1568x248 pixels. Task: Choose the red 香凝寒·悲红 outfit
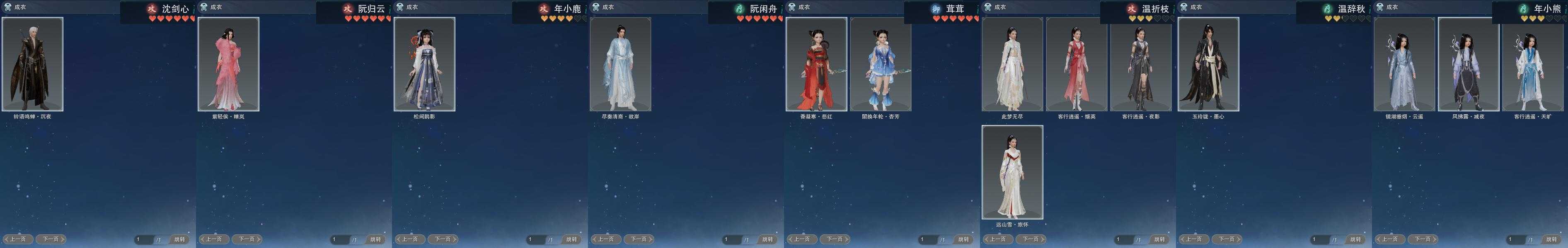pyautogui.click(x=816, y=64)
